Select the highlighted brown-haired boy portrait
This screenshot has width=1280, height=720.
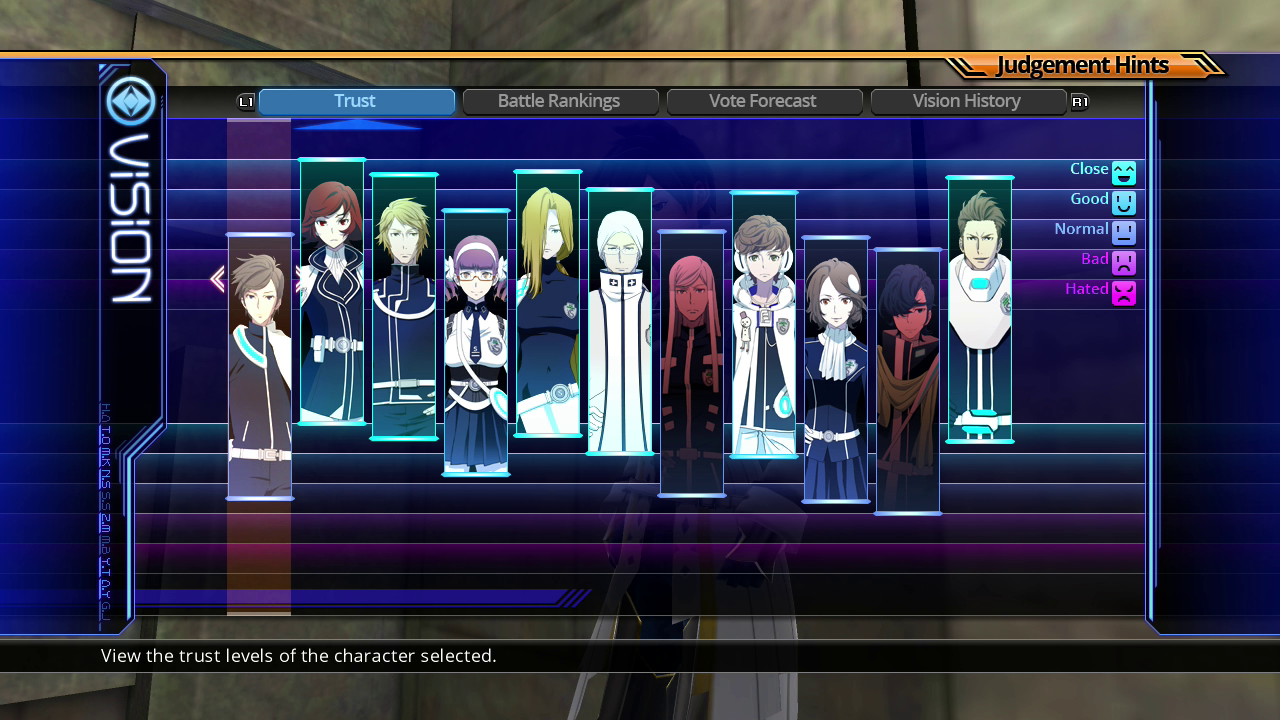coord(260,366)
